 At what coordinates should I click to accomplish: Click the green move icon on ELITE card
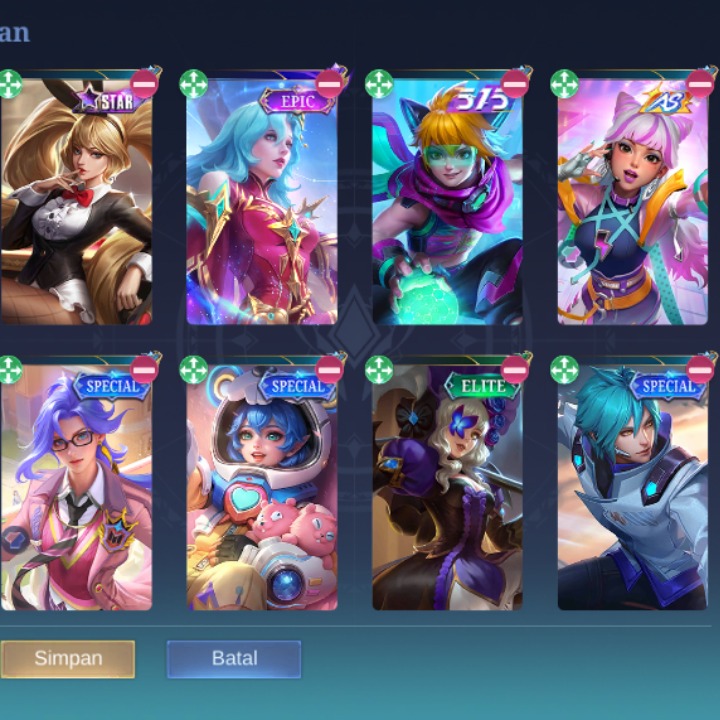(379, 370)
